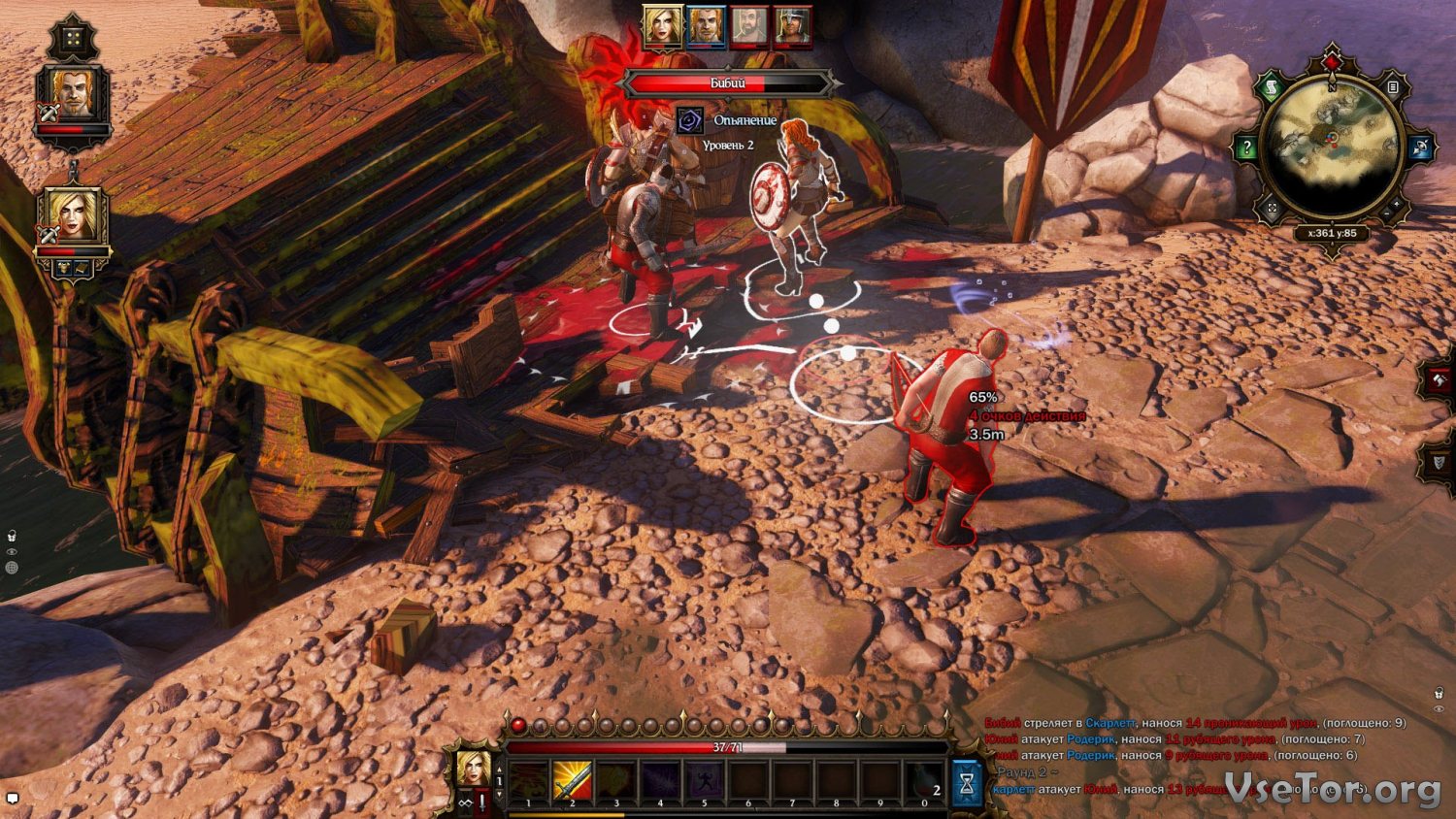Viewport: 1456px width, 819px height.
Task: Use the potion in hotbar slot 0
Action: pos(925,782)
